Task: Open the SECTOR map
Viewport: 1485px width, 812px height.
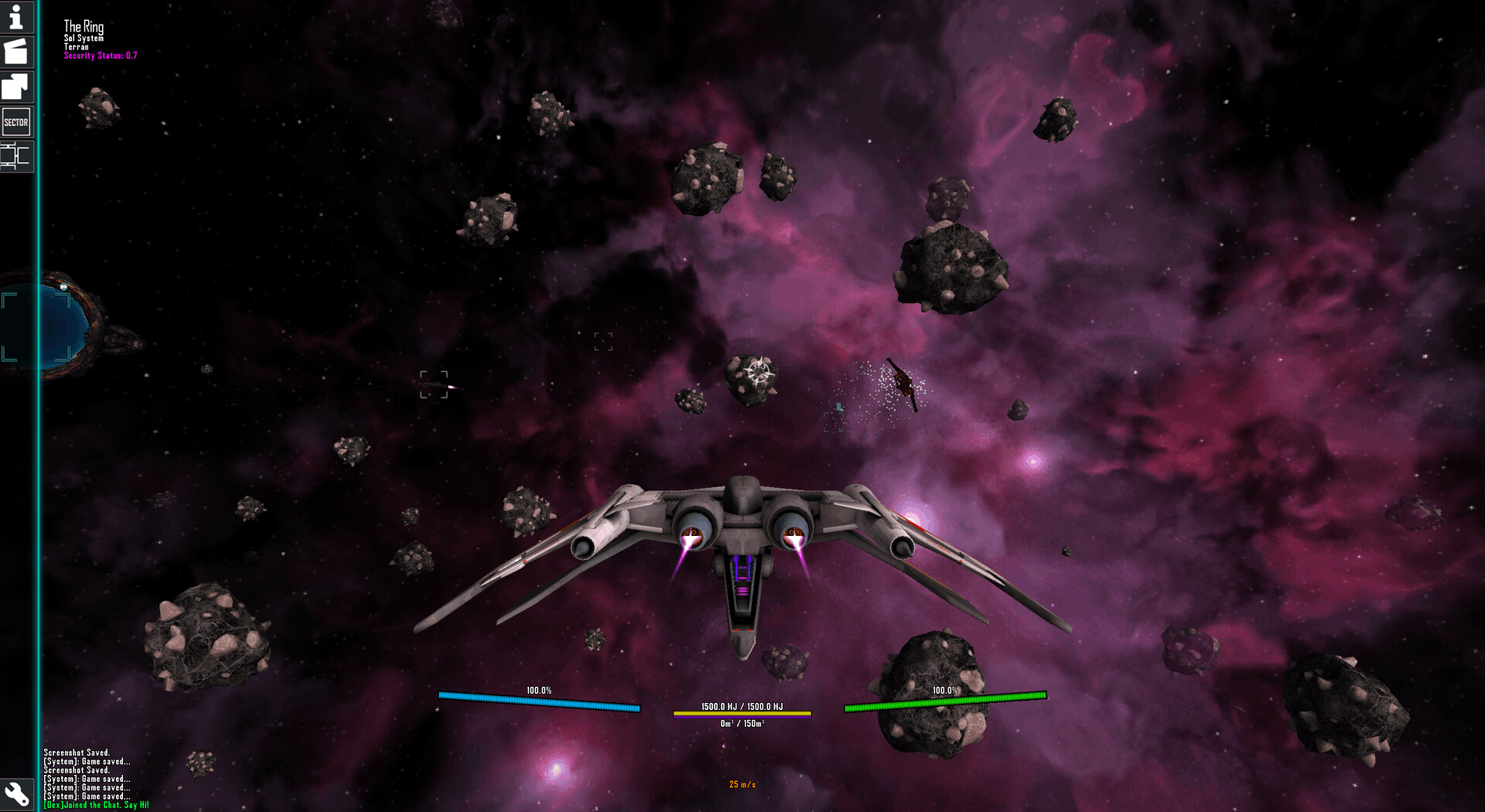Action: (15, 121)
